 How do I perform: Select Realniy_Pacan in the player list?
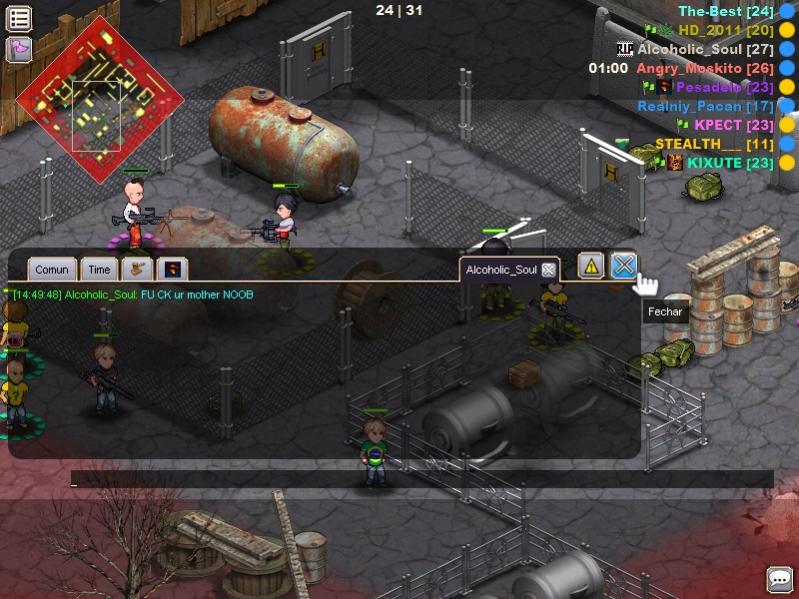click(x=704, y=106)
